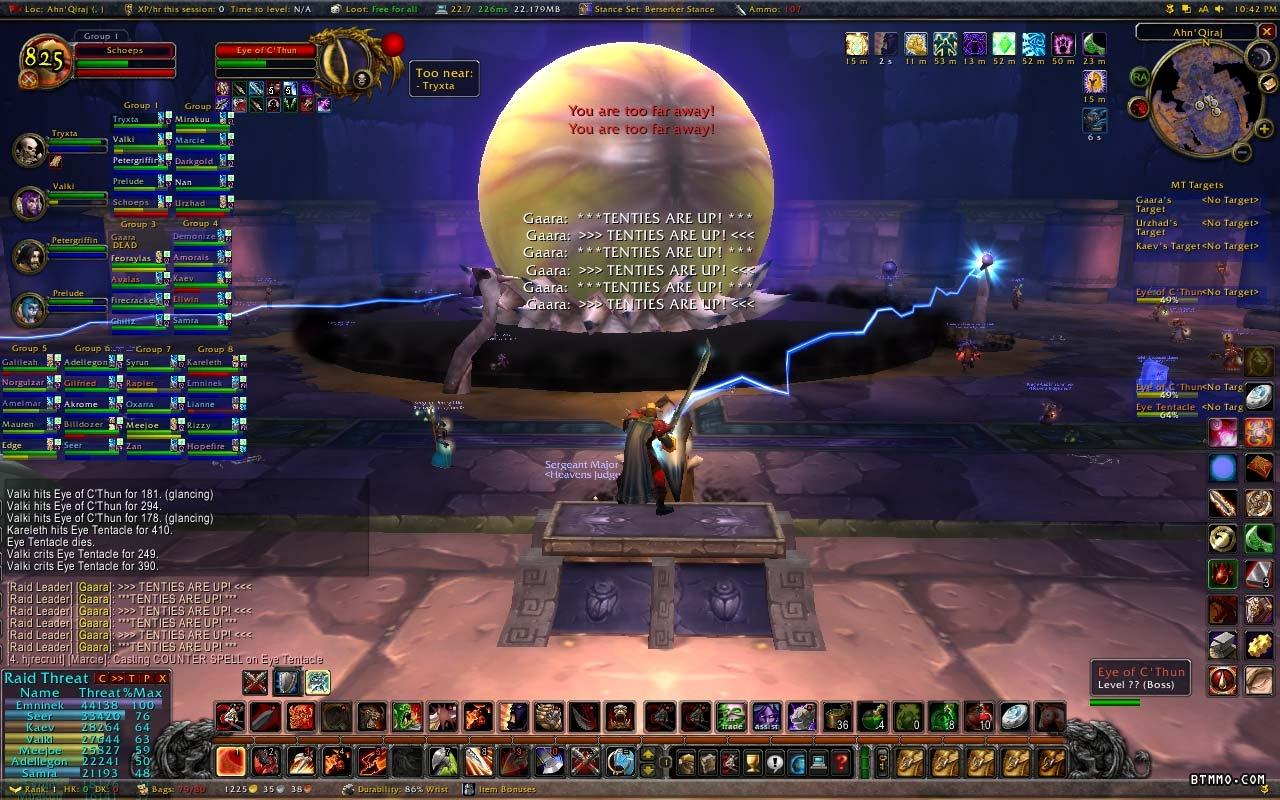Close the minimap with the X button

(x=1267, y=32)
